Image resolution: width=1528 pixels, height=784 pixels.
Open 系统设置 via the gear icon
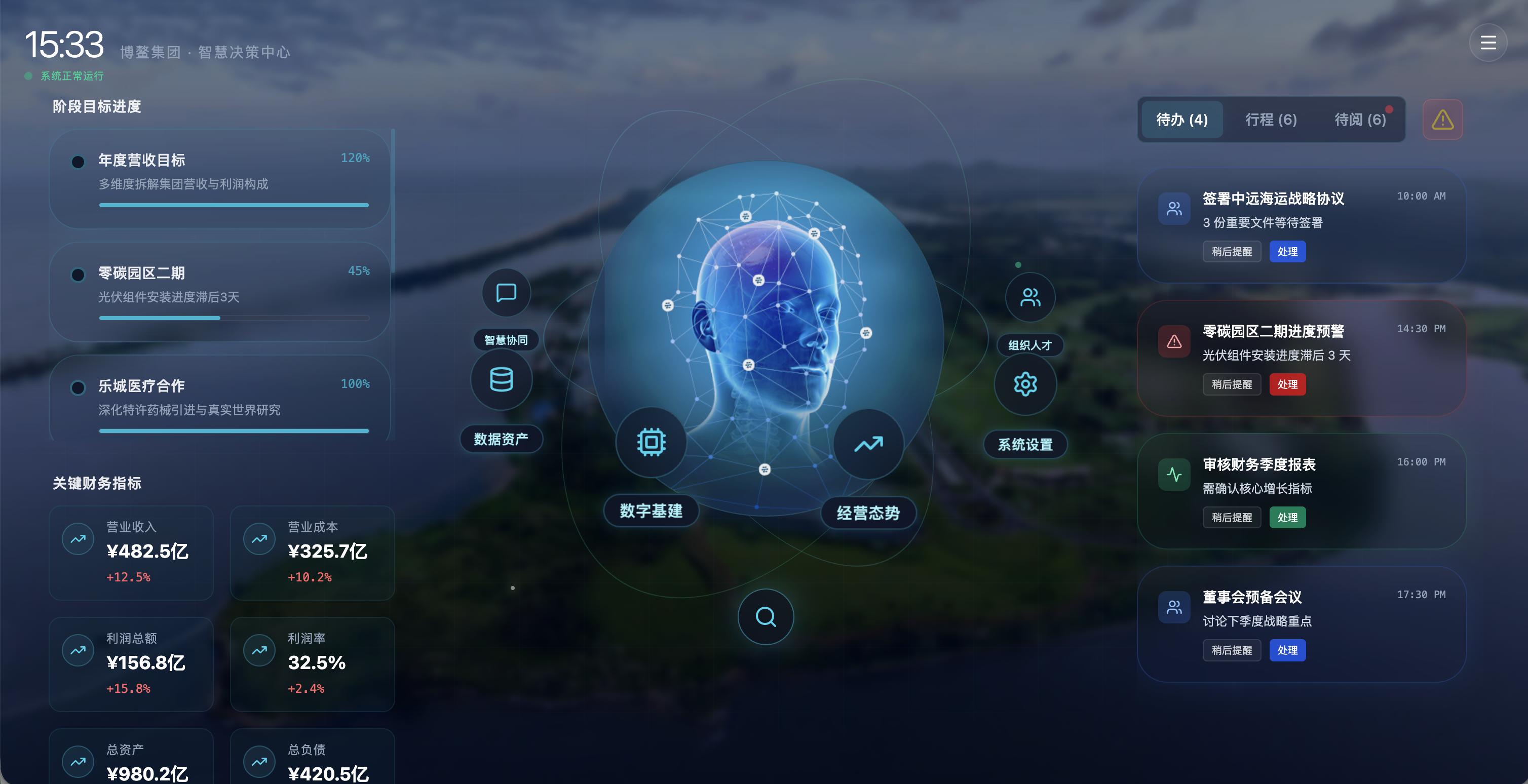point(1025,384)
